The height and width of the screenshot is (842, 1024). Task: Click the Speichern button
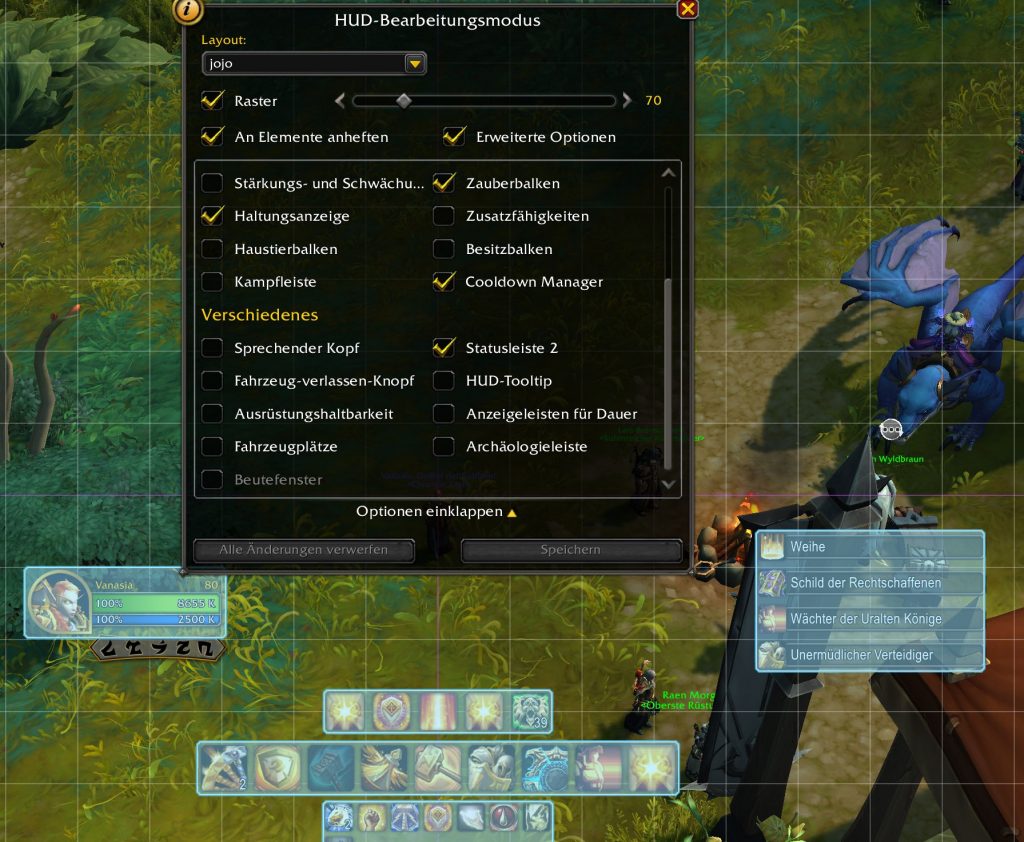[570, 550]
